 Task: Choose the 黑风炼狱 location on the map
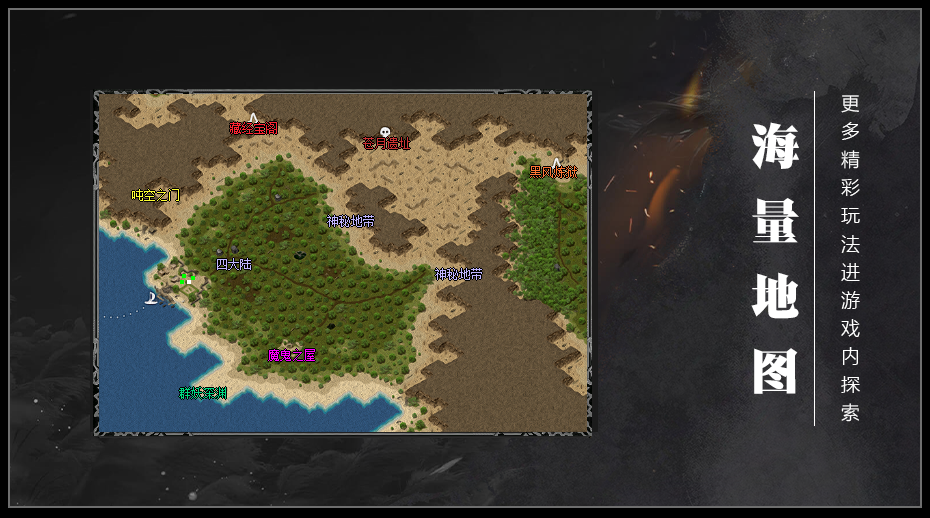554,171
